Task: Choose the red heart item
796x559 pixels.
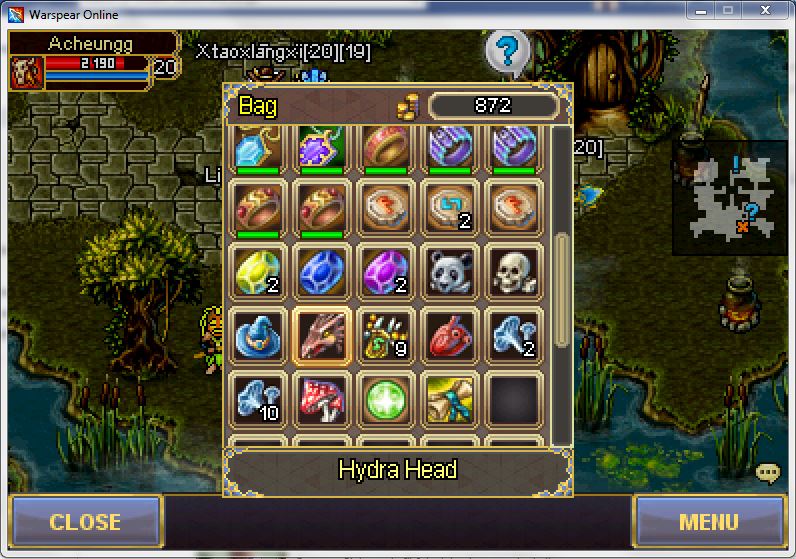Action: click(449, 335)
